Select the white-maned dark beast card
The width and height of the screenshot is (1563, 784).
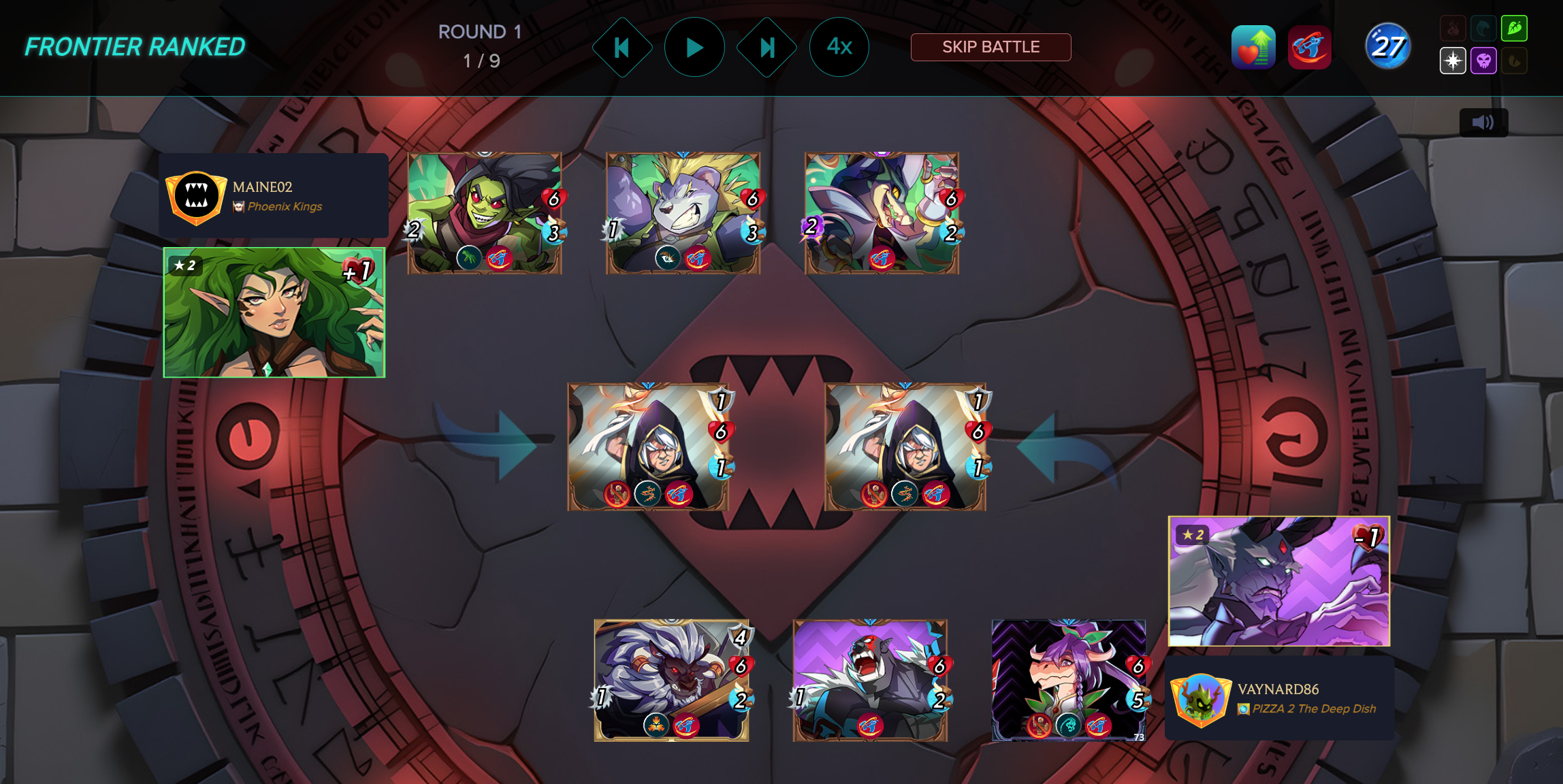pyautogui.click(x=671, y=680)
